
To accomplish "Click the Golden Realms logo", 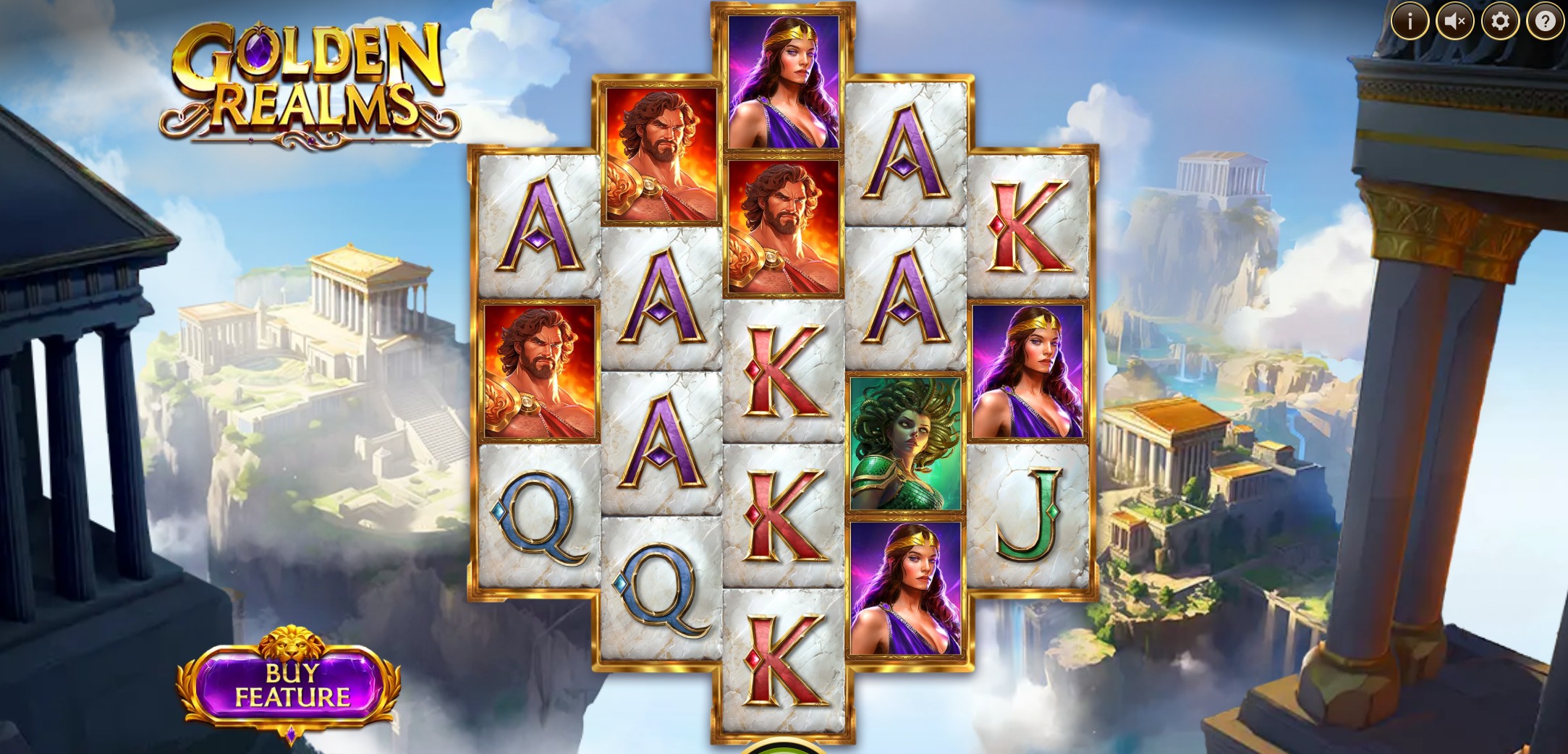I will (x=304, y=80).
